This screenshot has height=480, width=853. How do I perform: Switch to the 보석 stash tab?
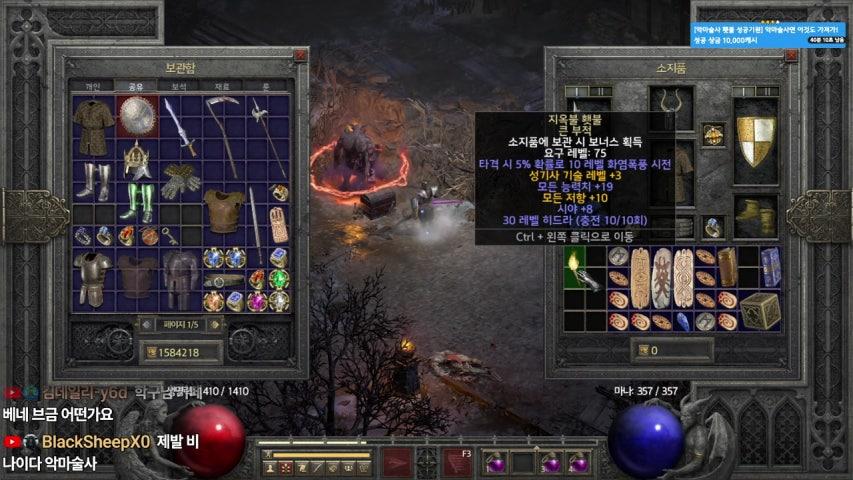pos(179,86)
